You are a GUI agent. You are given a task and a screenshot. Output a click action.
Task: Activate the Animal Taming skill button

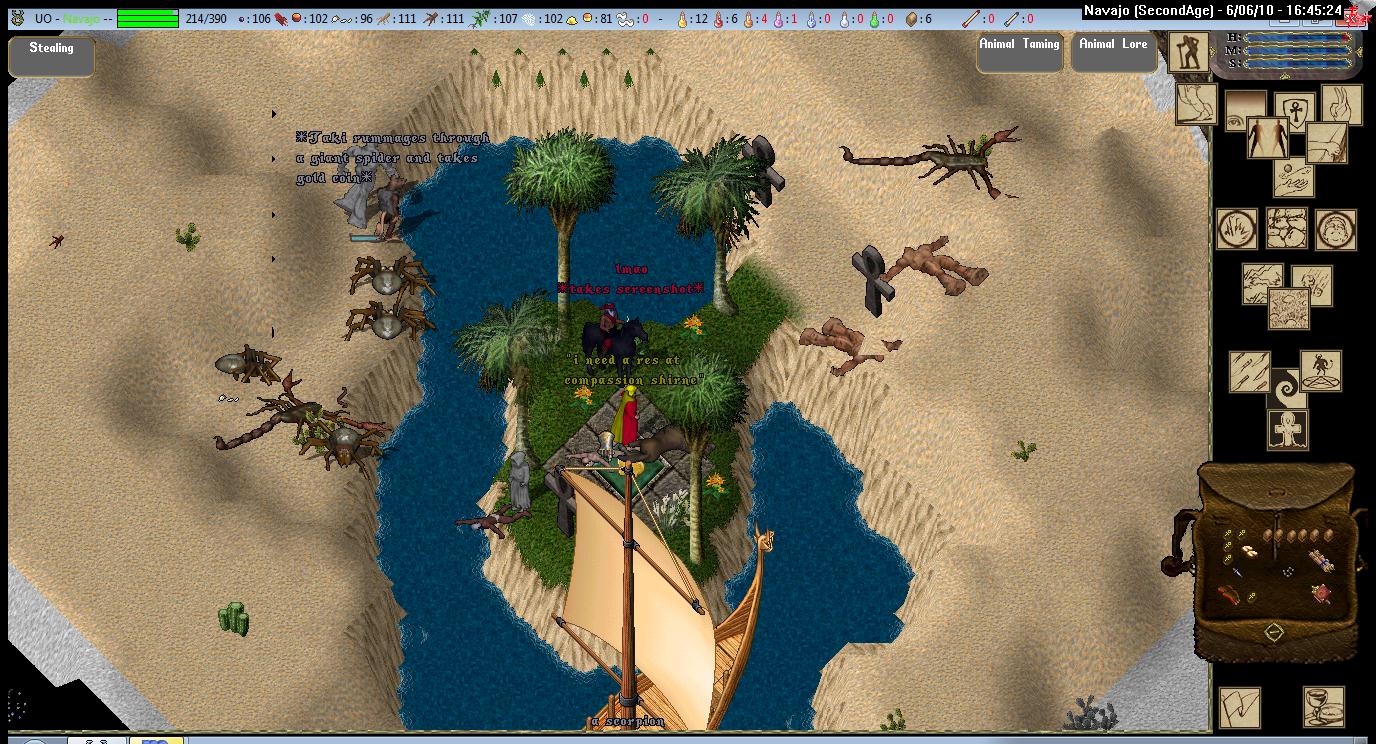tap(1019, 53)
